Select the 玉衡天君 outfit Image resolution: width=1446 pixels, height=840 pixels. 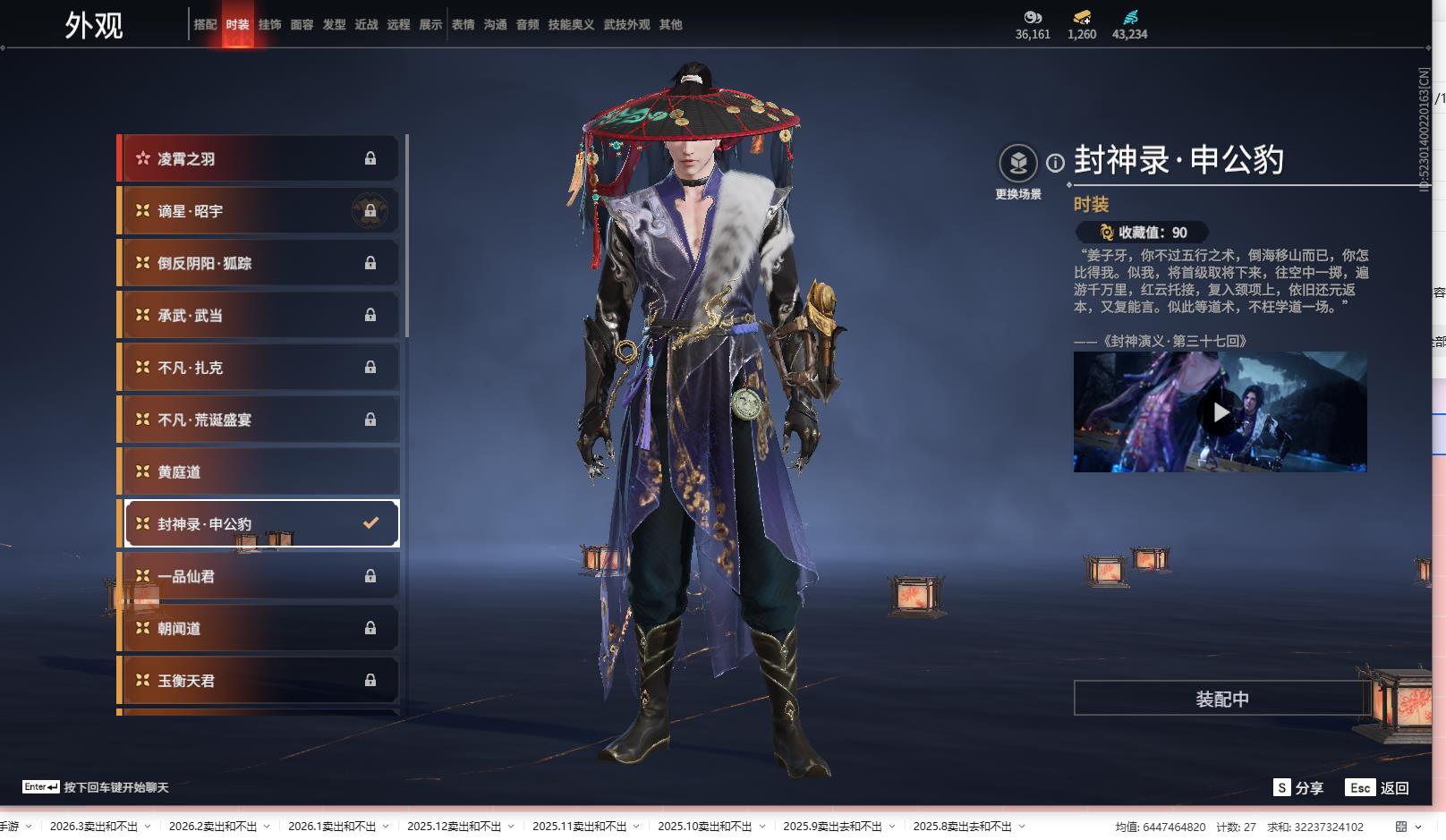coord(259,681)
